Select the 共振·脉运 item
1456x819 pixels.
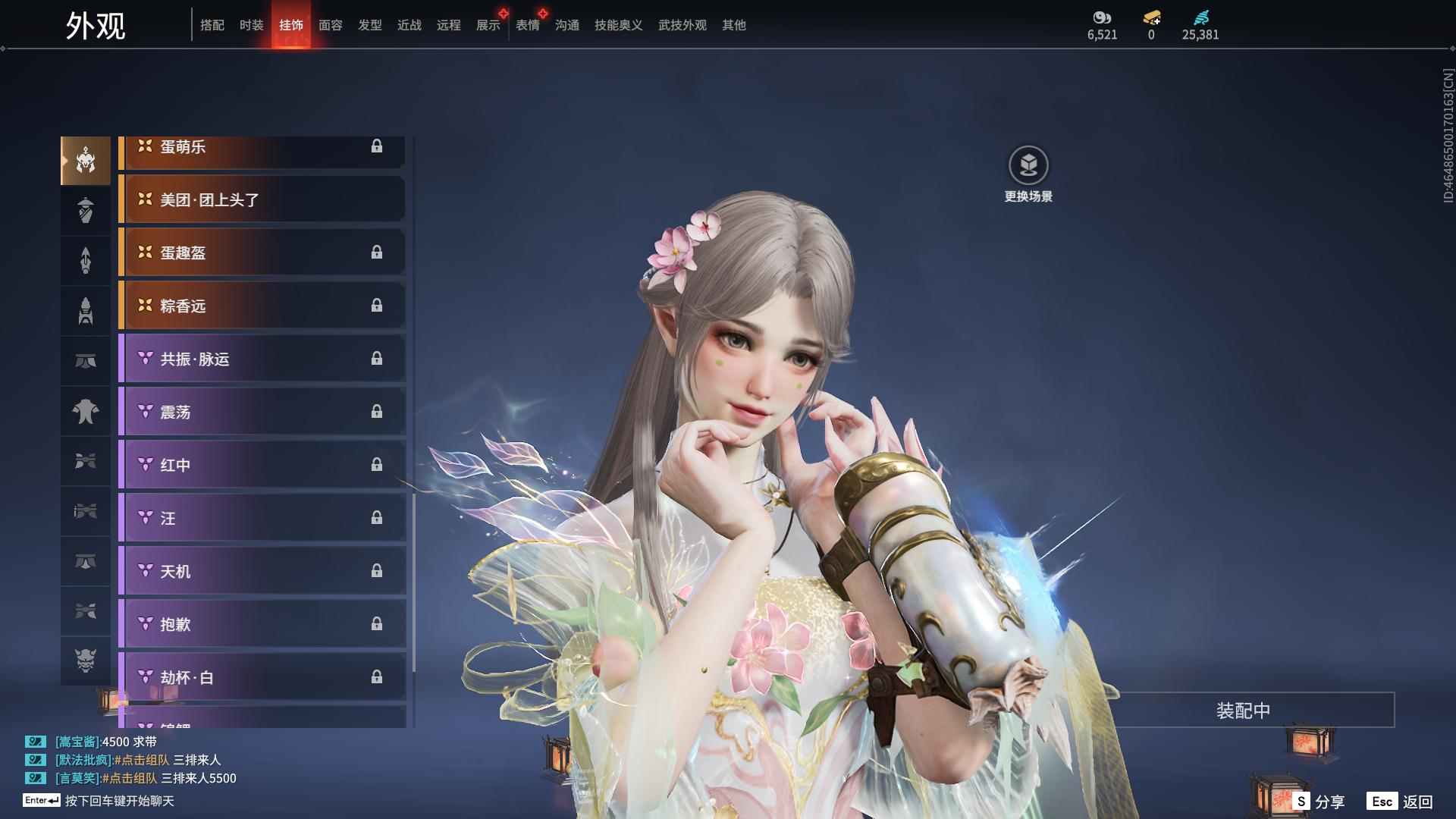coord(262,359)
